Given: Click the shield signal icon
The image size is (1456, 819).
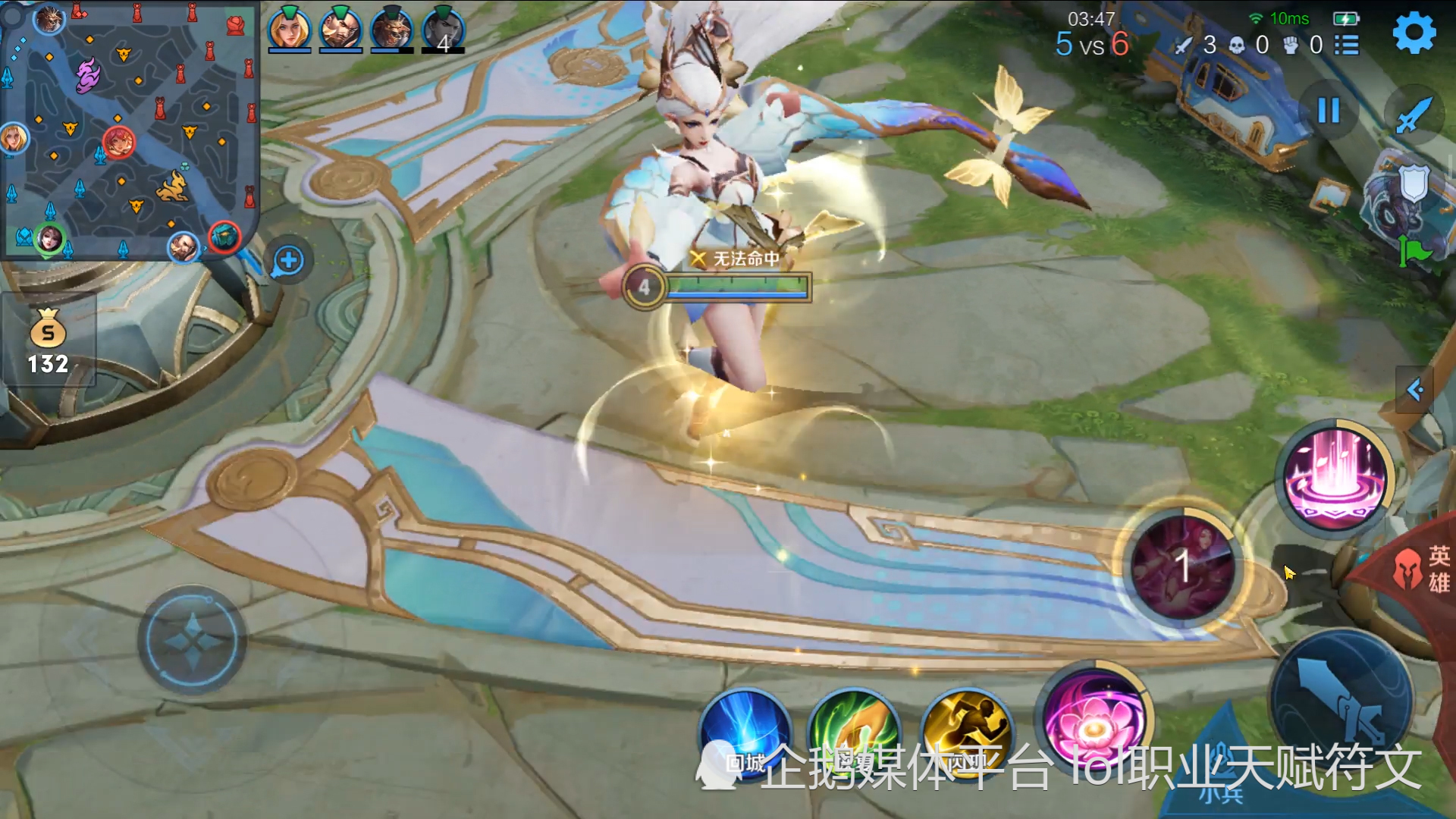Looking at the screenshot, I should click(1414, 184).
